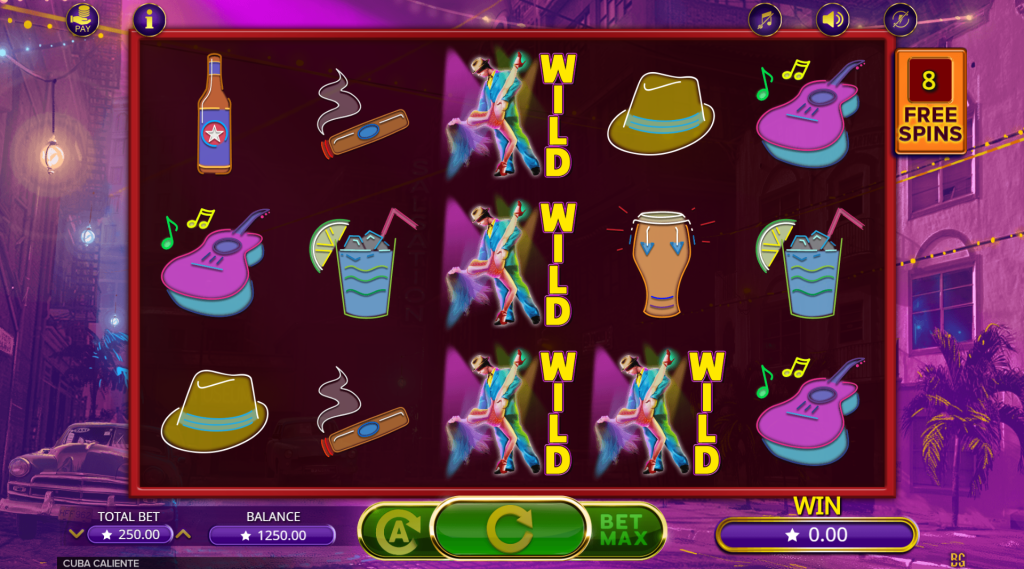Decrease total bet with the down arrow
The height and width of the screenshot is (569, 1024).
click(x=75, y=534)
